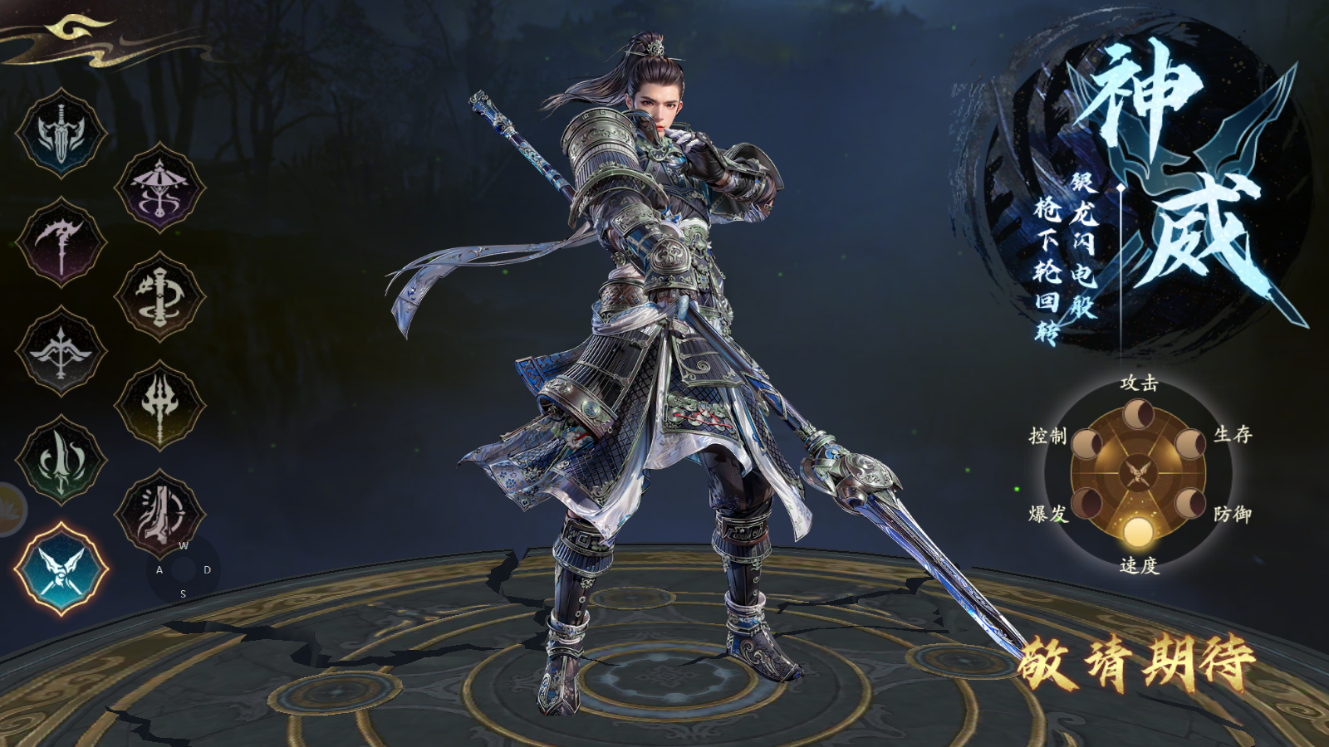
Task: Choose the umbrella class icon
Action: (x=160, y=187)
